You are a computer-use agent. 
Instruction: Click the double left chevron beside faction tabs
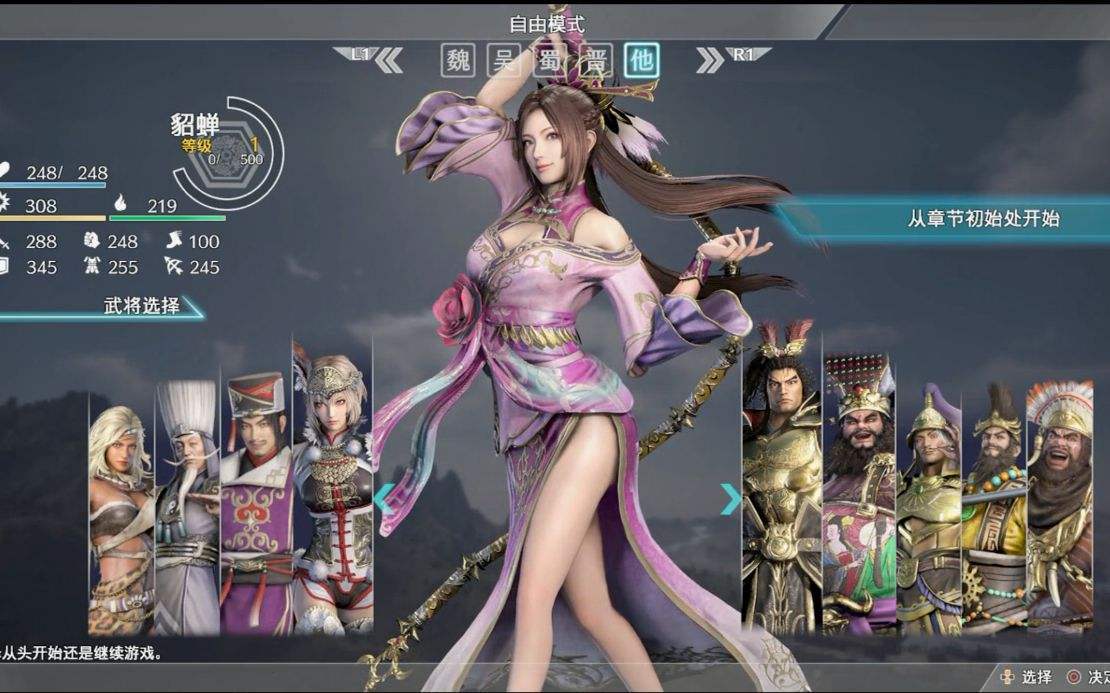point(388,61)
